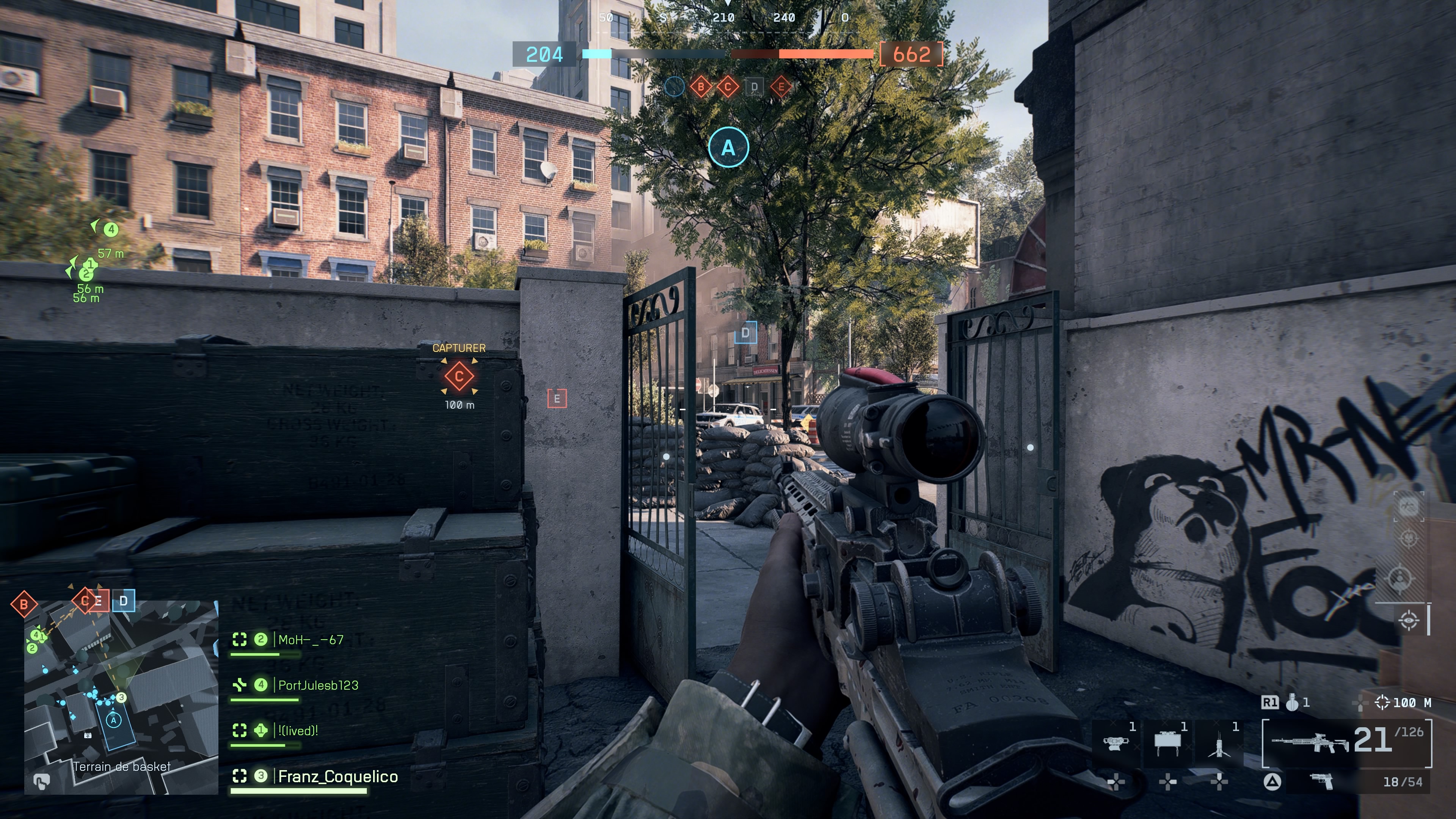
Task: Choose the spawn beacon gadget slot
Action: click(x=1219, y=743)
